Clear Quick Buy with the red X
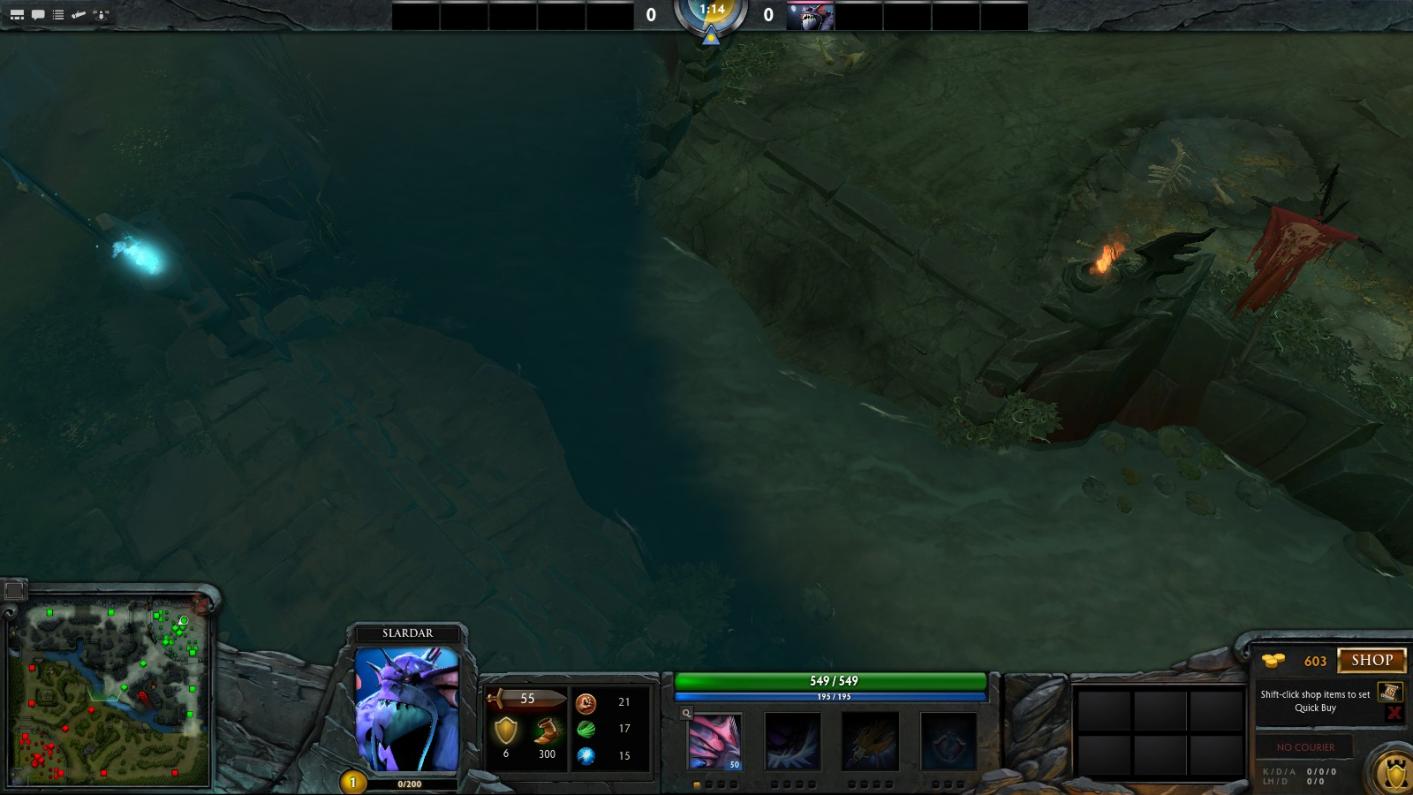 [x=1393, y=713]
